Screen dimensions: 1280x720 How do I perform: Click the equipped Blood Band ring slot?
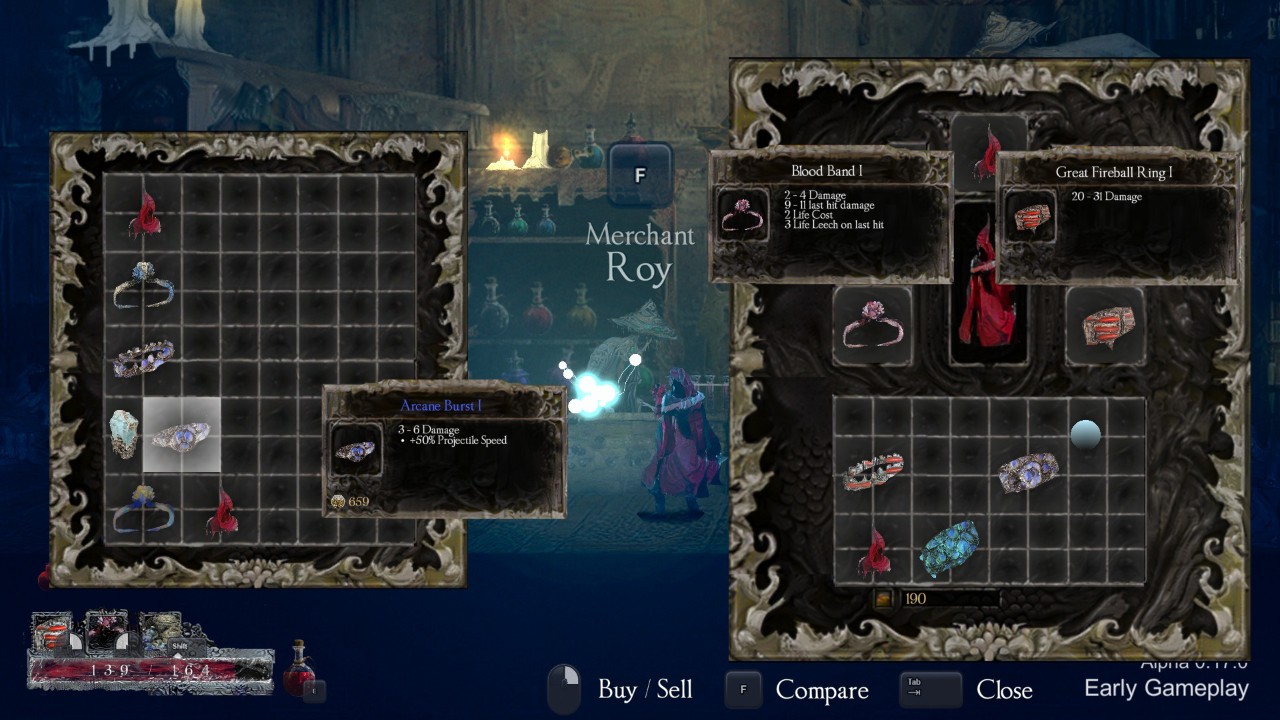pyautogui.click(x=872, y=327)
